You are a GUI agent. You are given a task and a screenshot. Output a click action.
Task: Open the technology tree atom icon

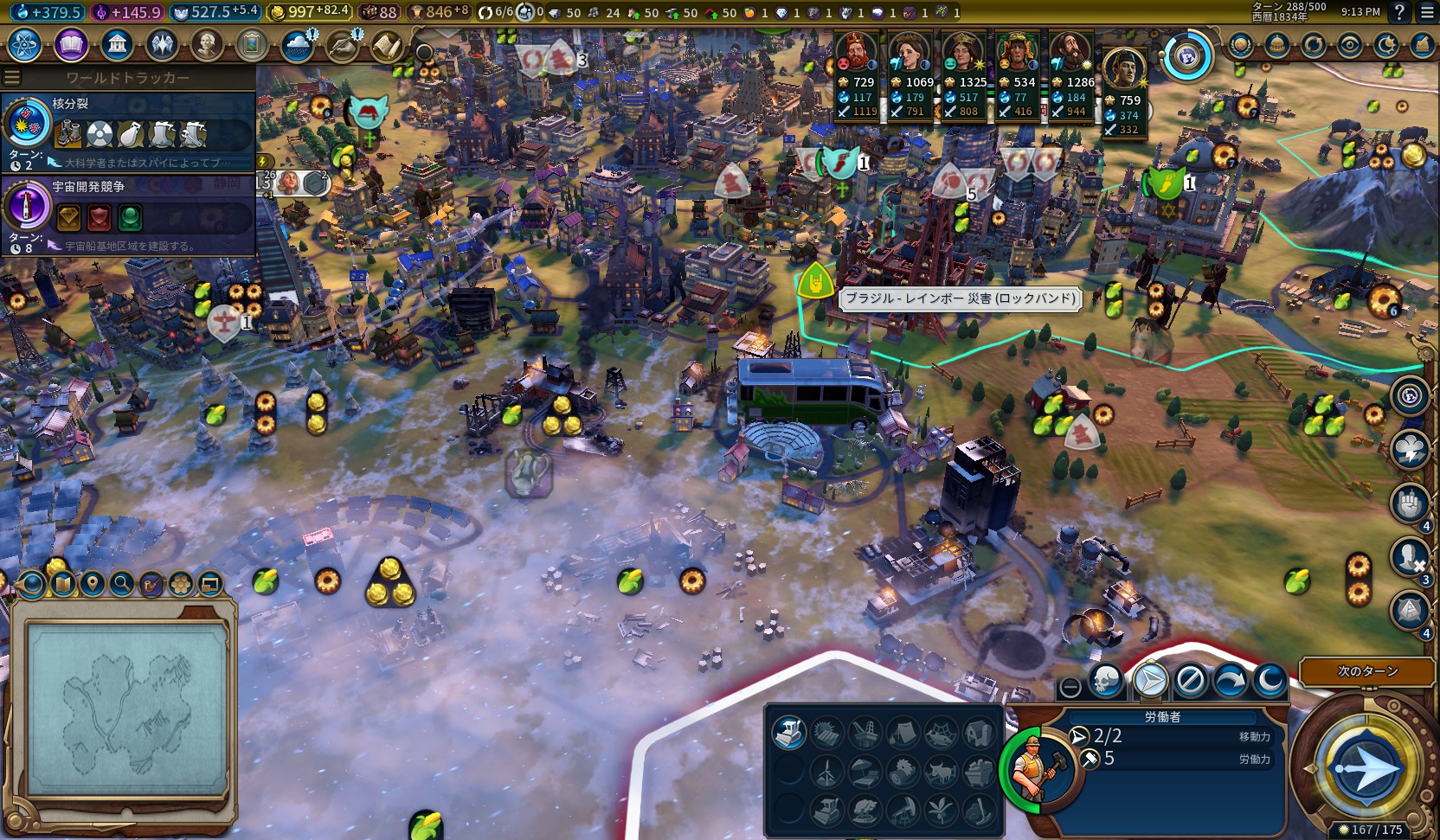[25, 44]
